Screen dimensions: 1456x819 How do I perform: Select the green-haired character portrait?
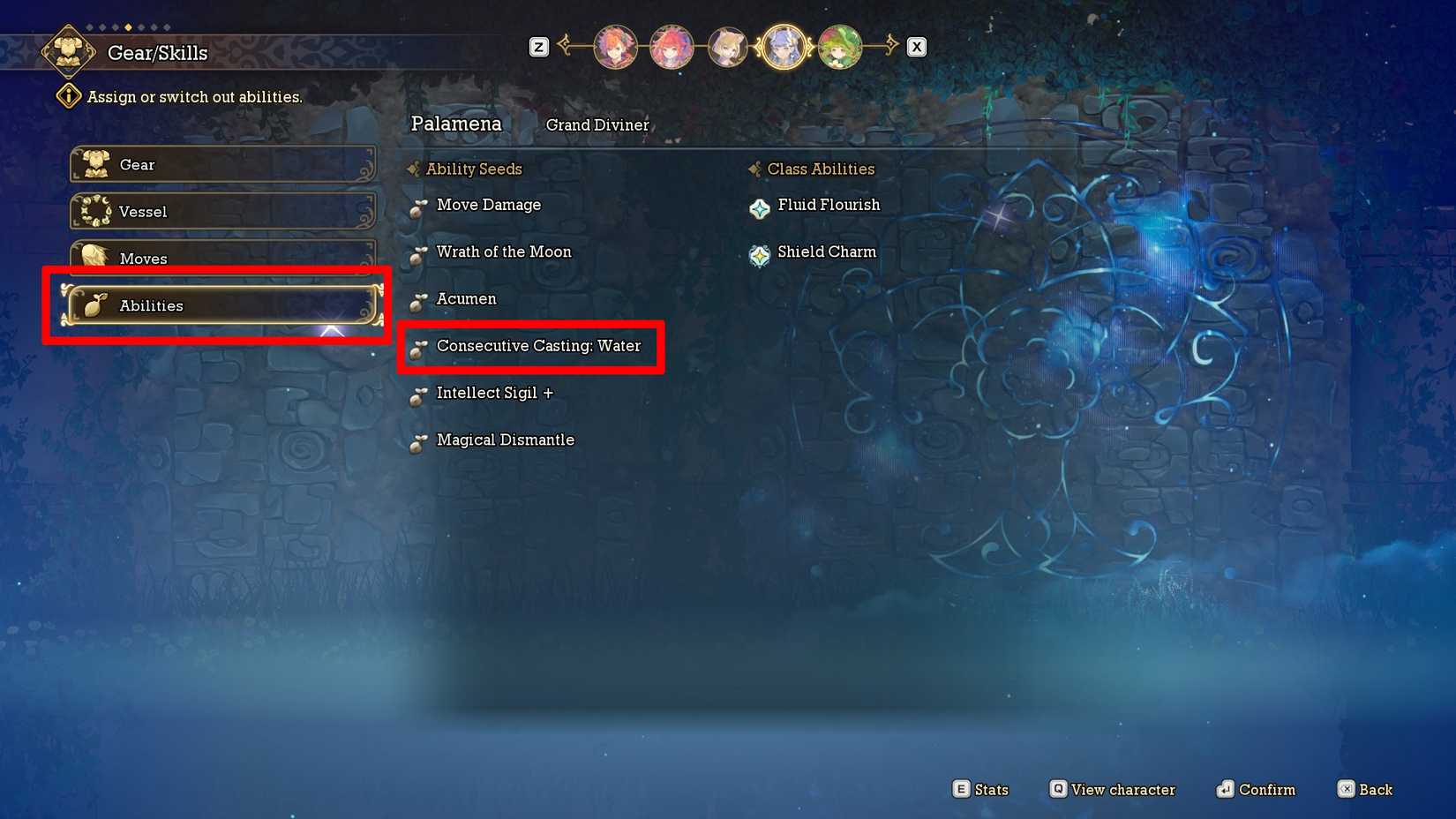[840, 47]
